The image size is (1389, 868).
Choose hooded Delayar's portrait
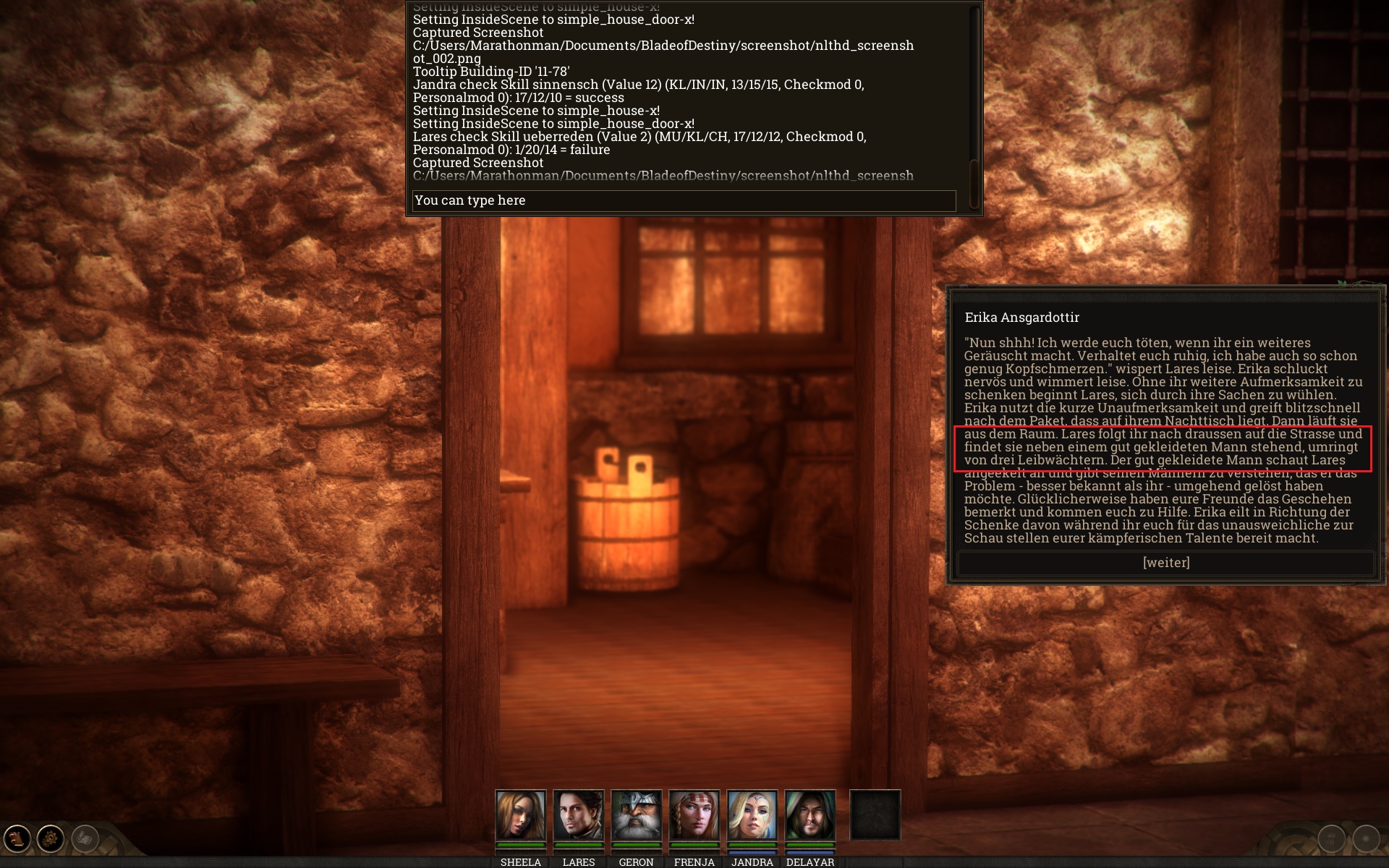point(810,814)
